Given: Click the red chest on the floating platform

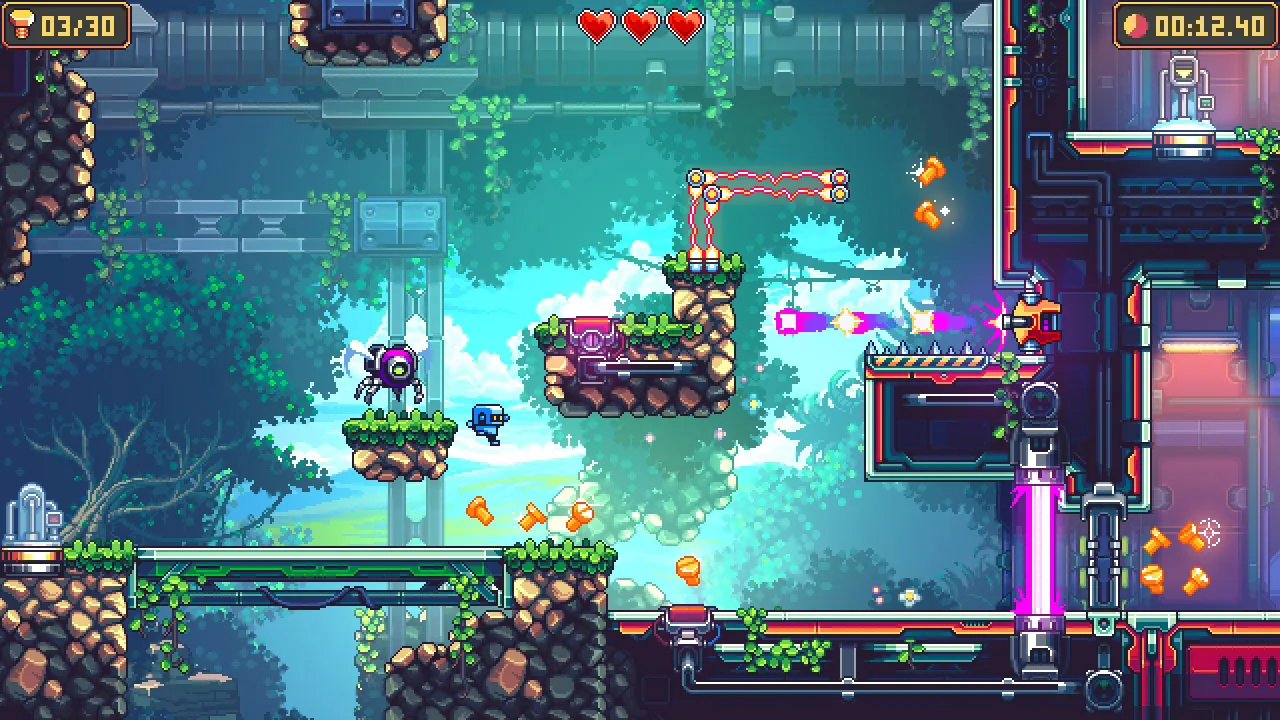Looking at the screenshot, I should 591,335.
